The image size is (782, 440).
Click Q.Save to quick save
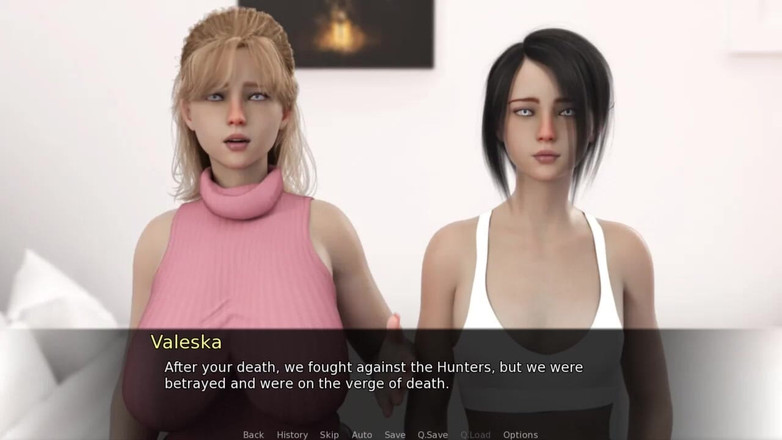(433, 435)
